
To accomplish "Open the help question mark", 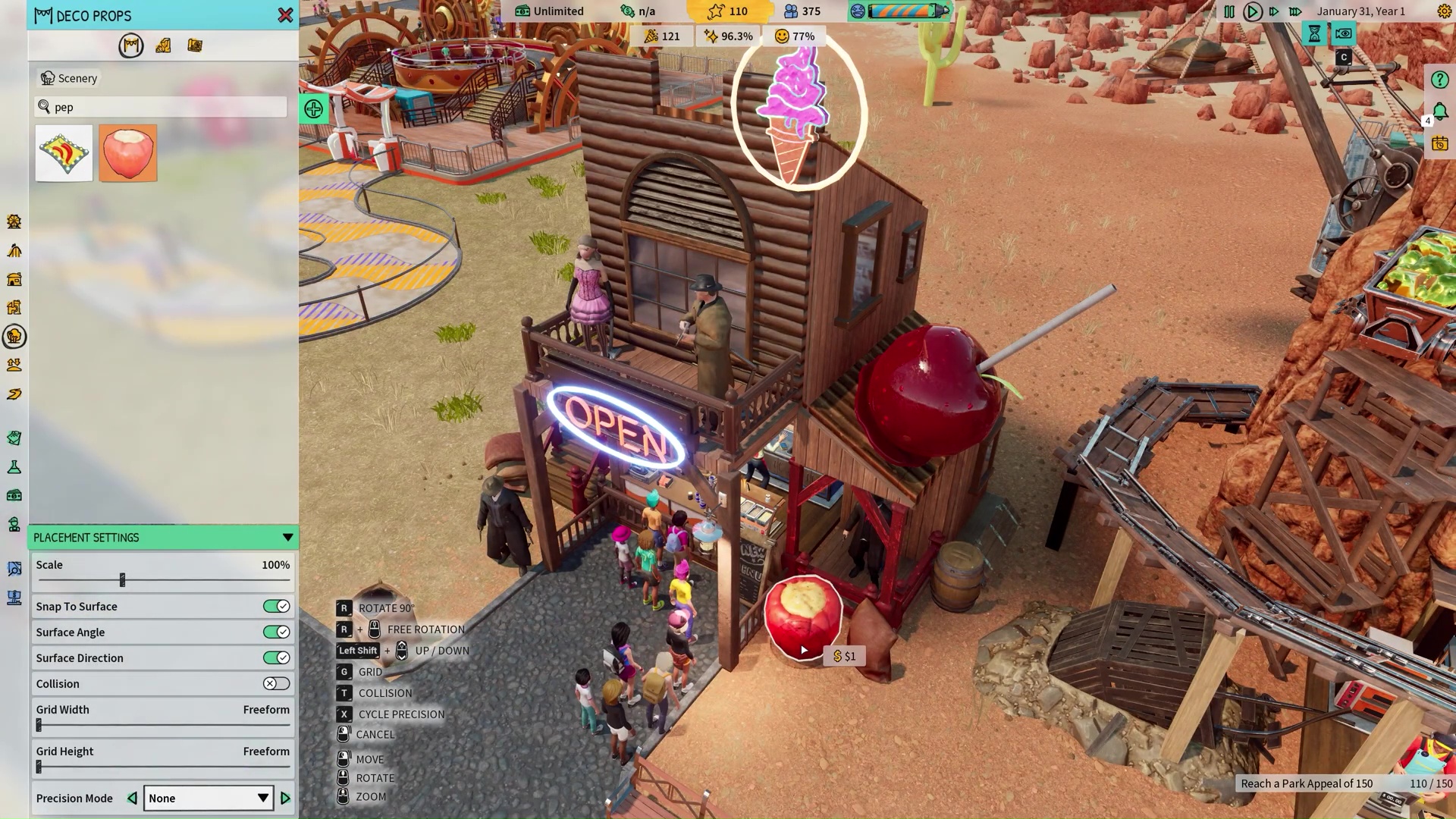I will tap(1439, 80).
